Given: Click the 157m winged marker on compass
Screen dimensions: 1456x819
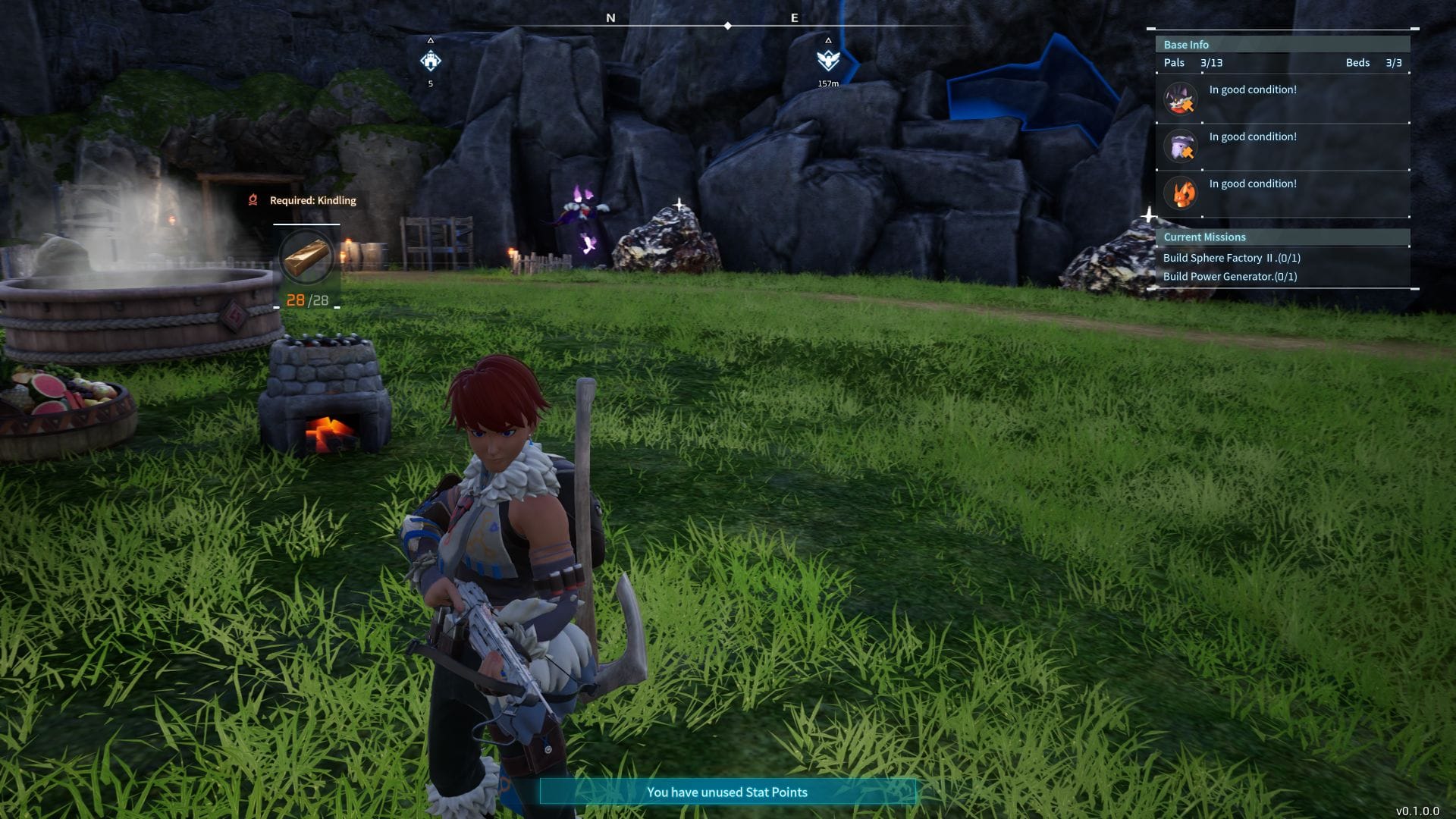Looking at the screenshot, I should (x=828, y=61).
